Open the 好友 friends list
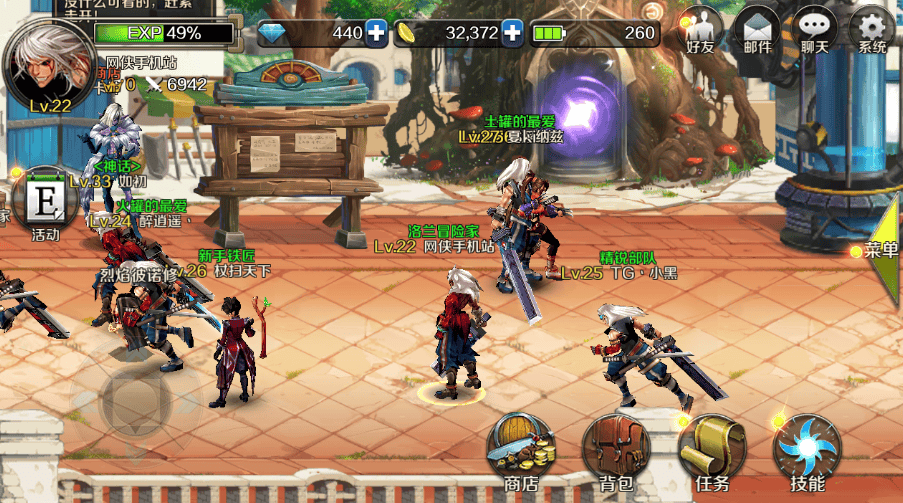Image resolution: width=903 pixels, height=503 pixels. point(701,31)
